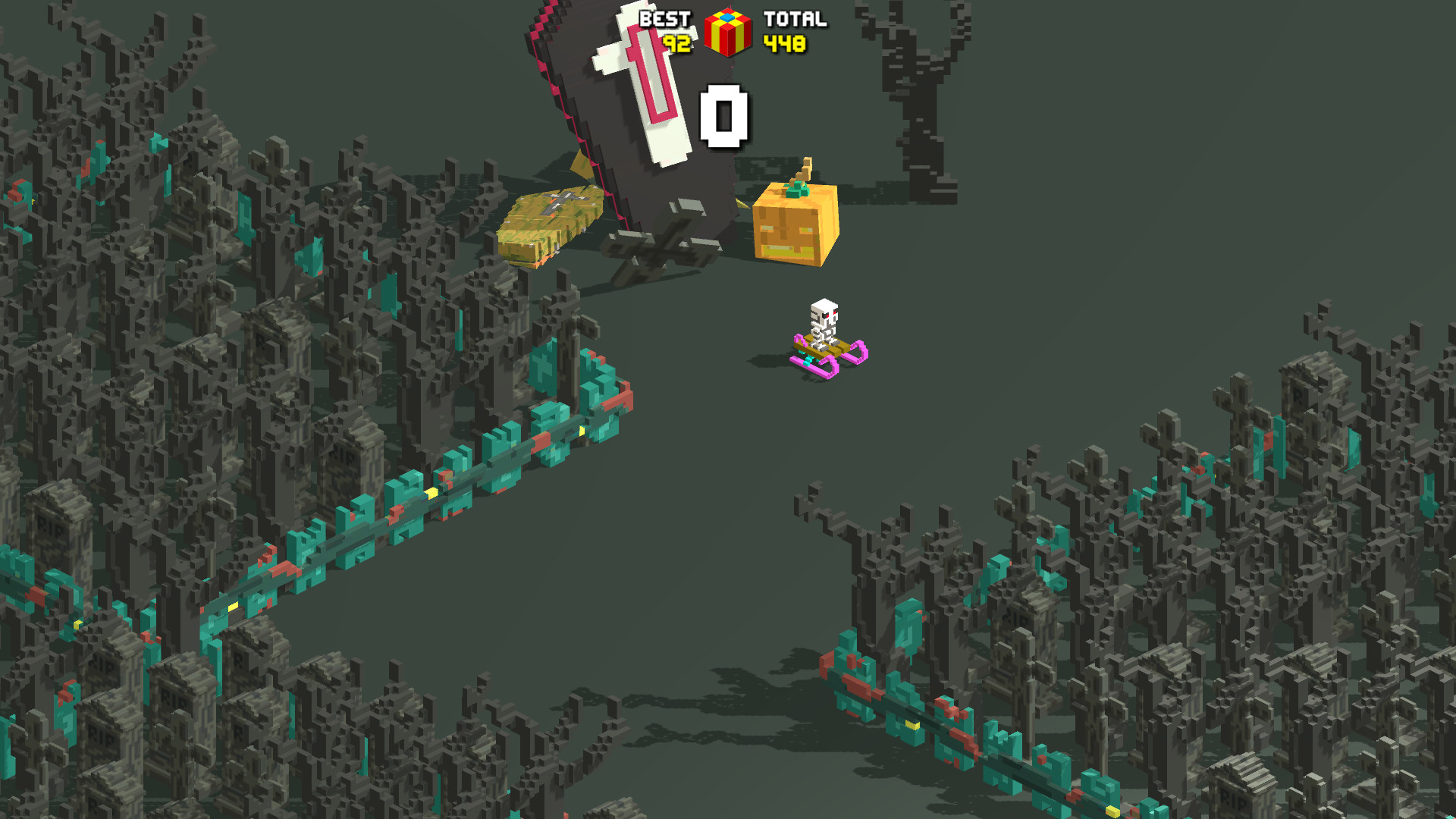Click the teal brace beneath the sled deck
The image size is (1456, 819).
click(x=808, y=359)
